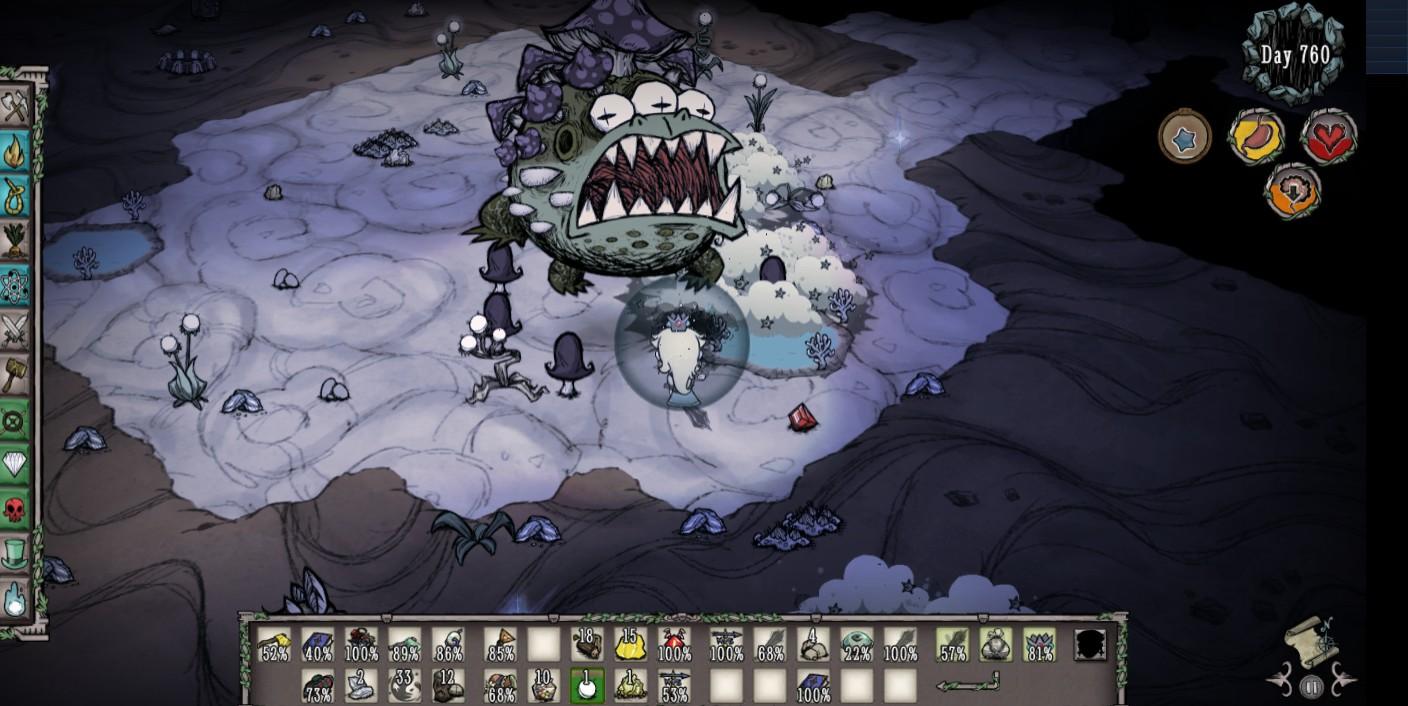The image size is (1408, 706).
Task: Select the stack of 33 item
Action: pos(405,686)
